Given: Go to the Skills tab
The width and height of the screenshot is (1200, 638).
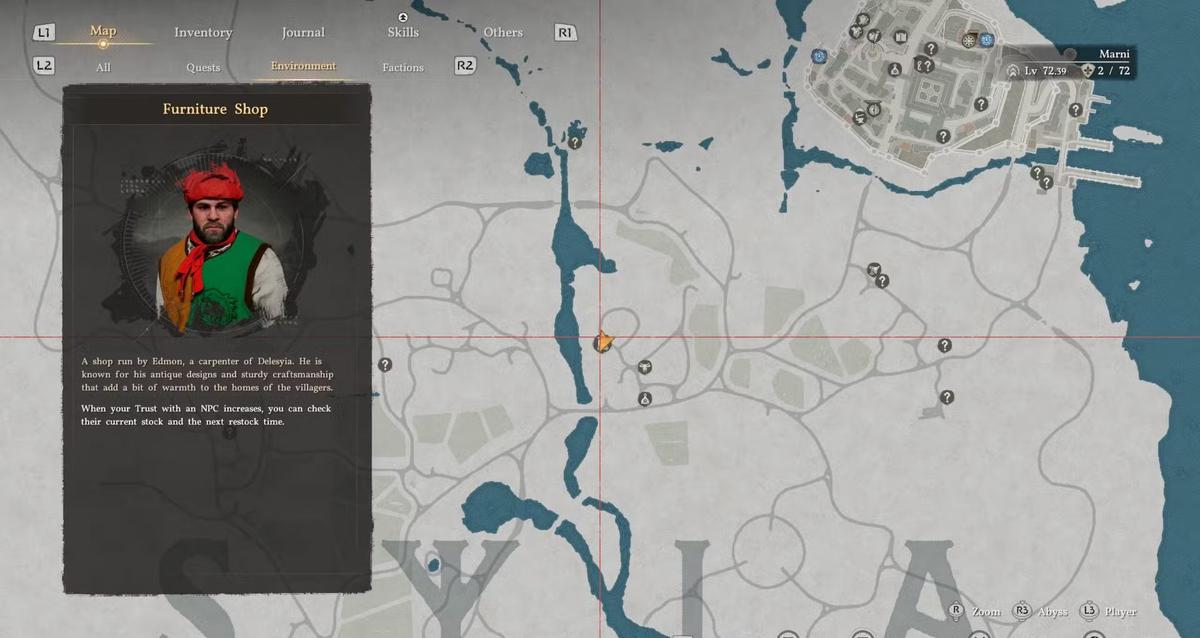Looking at the screenshot, I should (x=403, y=33).
